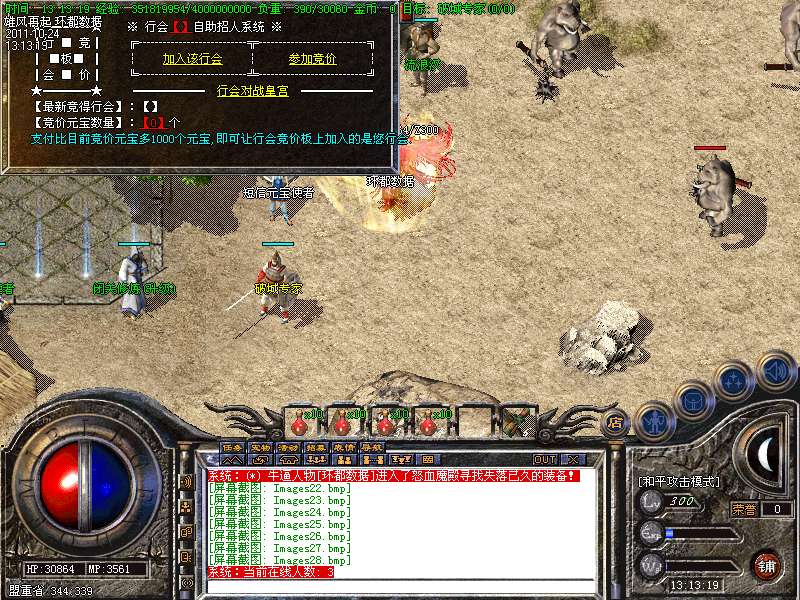
Task: Open the 行会对战皇宫 guild battle link
Action: pyautogui.click(x=252, y=90)
